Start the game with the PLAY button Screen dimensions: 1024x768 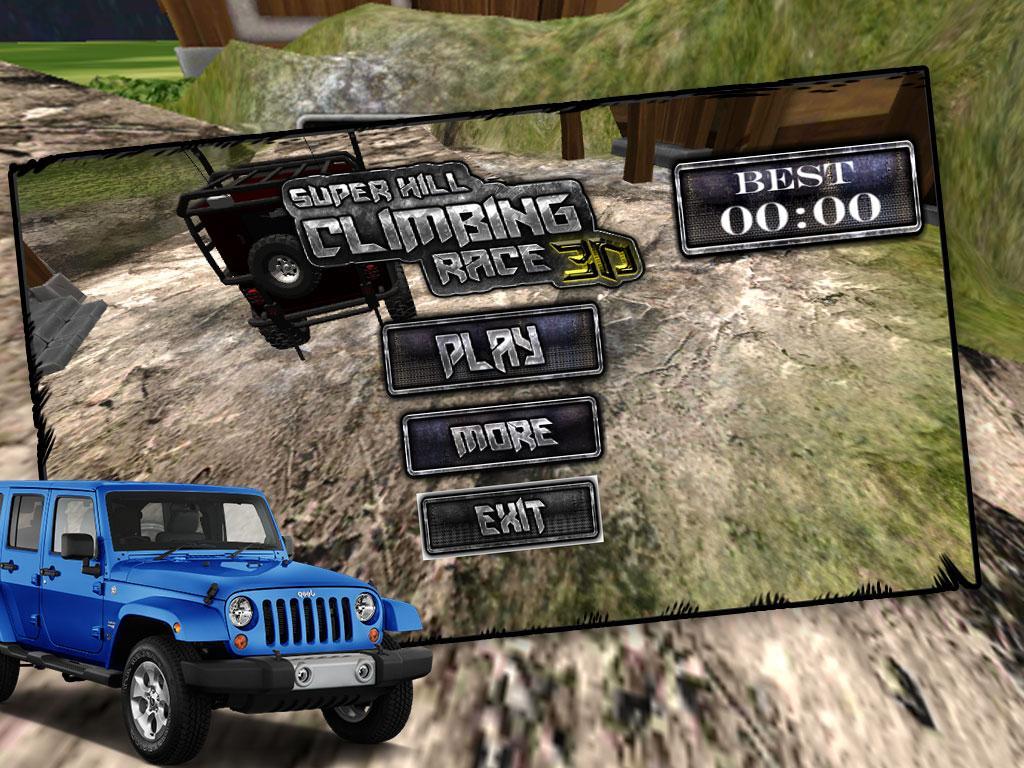[x=493, y=348]
